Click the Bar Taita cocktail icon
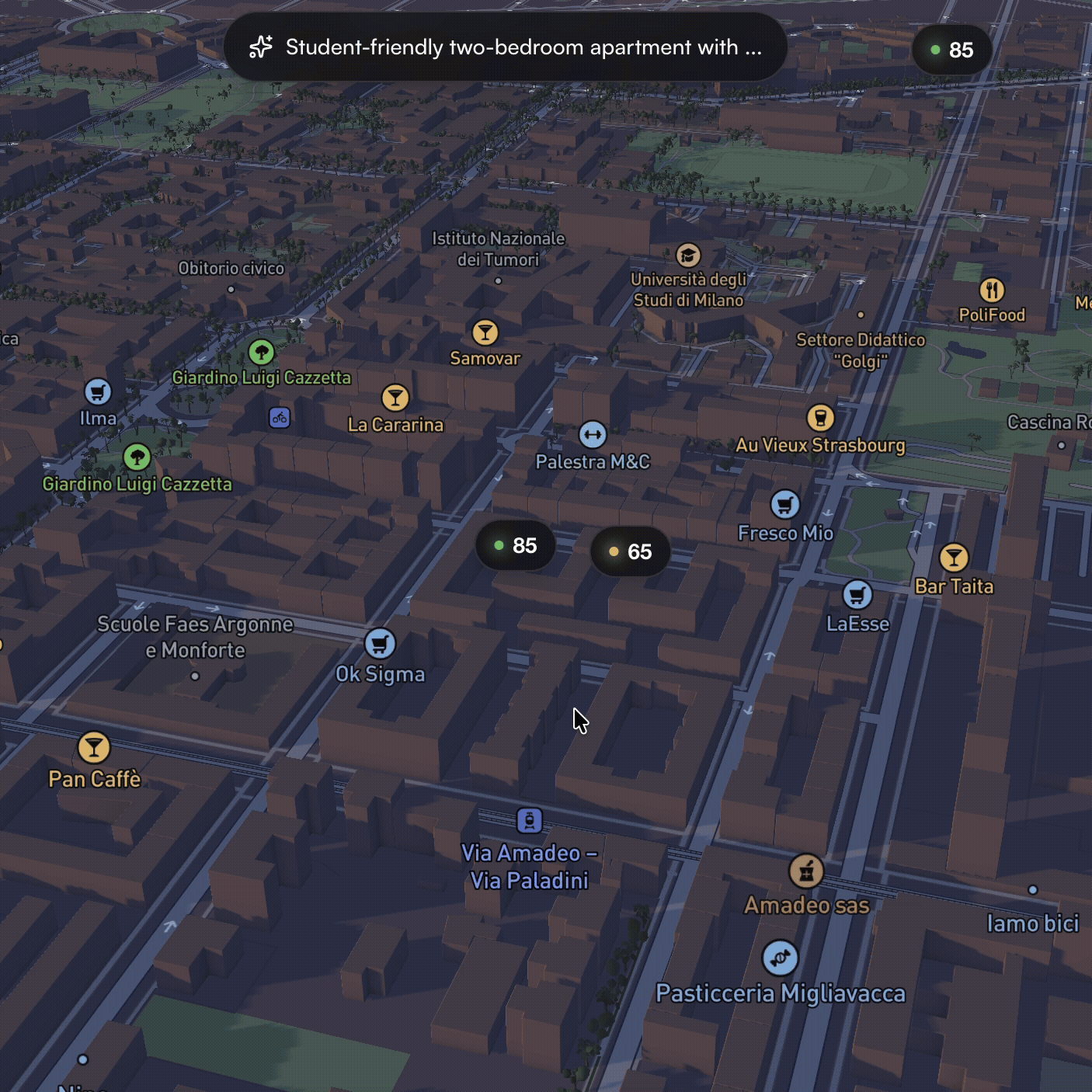This screenshot has width=1092, height=1092. (954, 557)
